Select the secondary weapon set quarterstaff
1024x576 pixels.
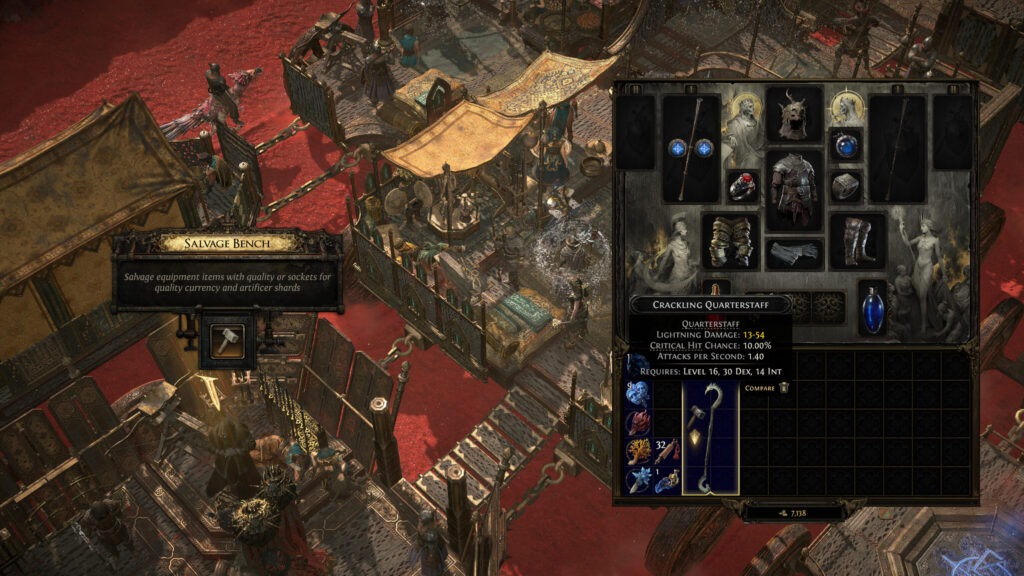897,148
